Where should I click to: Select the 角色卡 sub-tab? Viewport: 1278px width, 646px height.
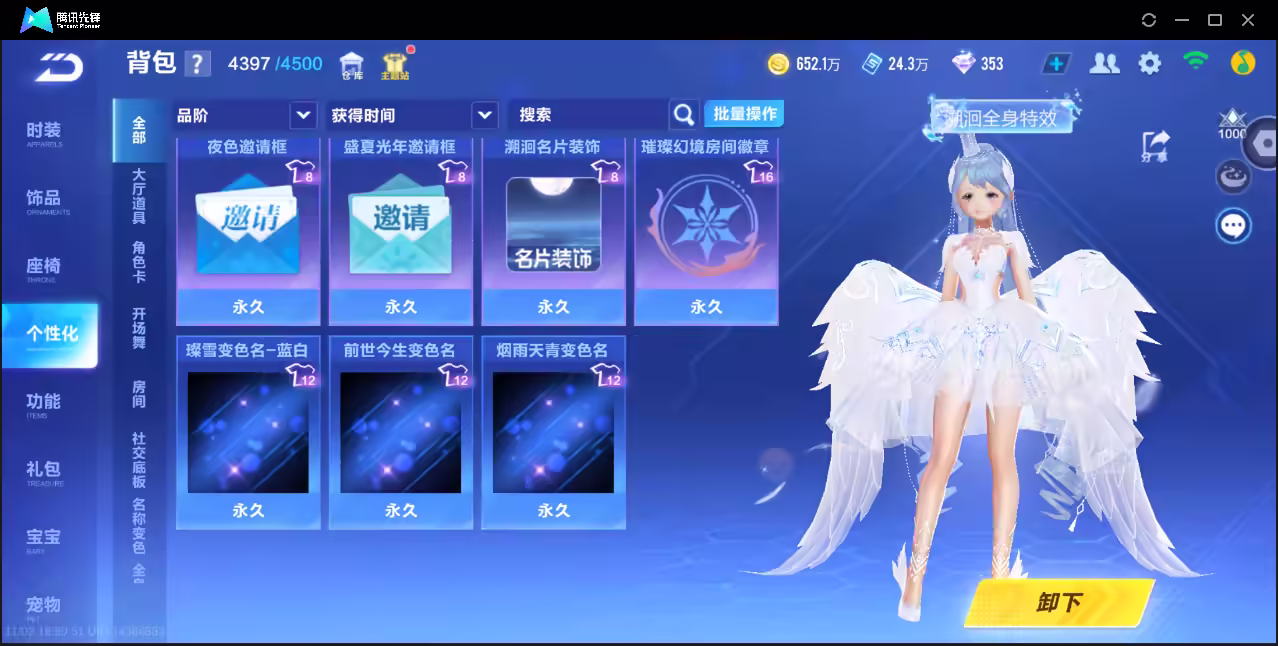coord(139,262)
